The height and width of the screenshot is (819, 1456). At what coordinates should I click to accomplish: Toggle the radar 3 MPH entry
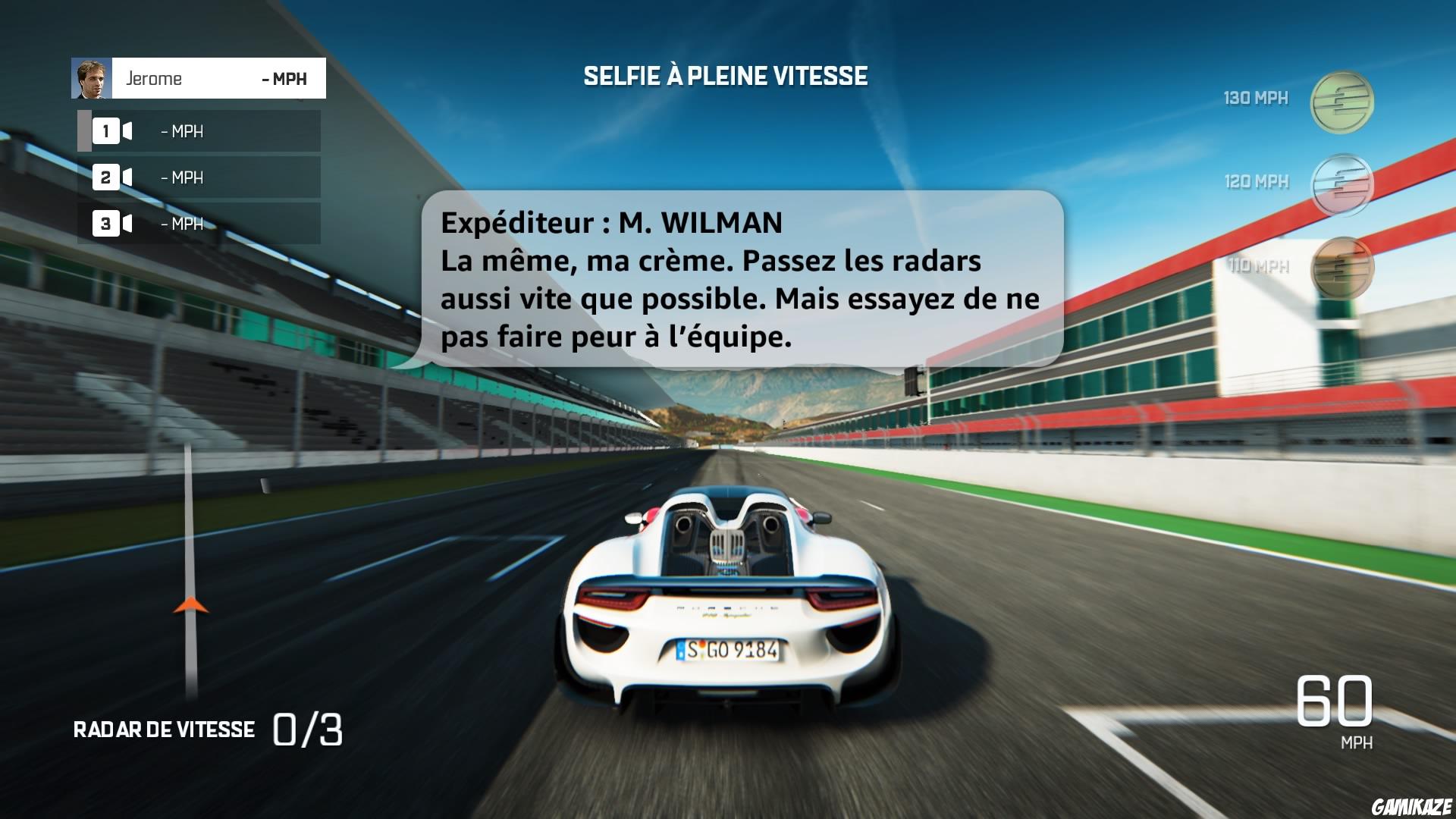(x=180, y=224)
